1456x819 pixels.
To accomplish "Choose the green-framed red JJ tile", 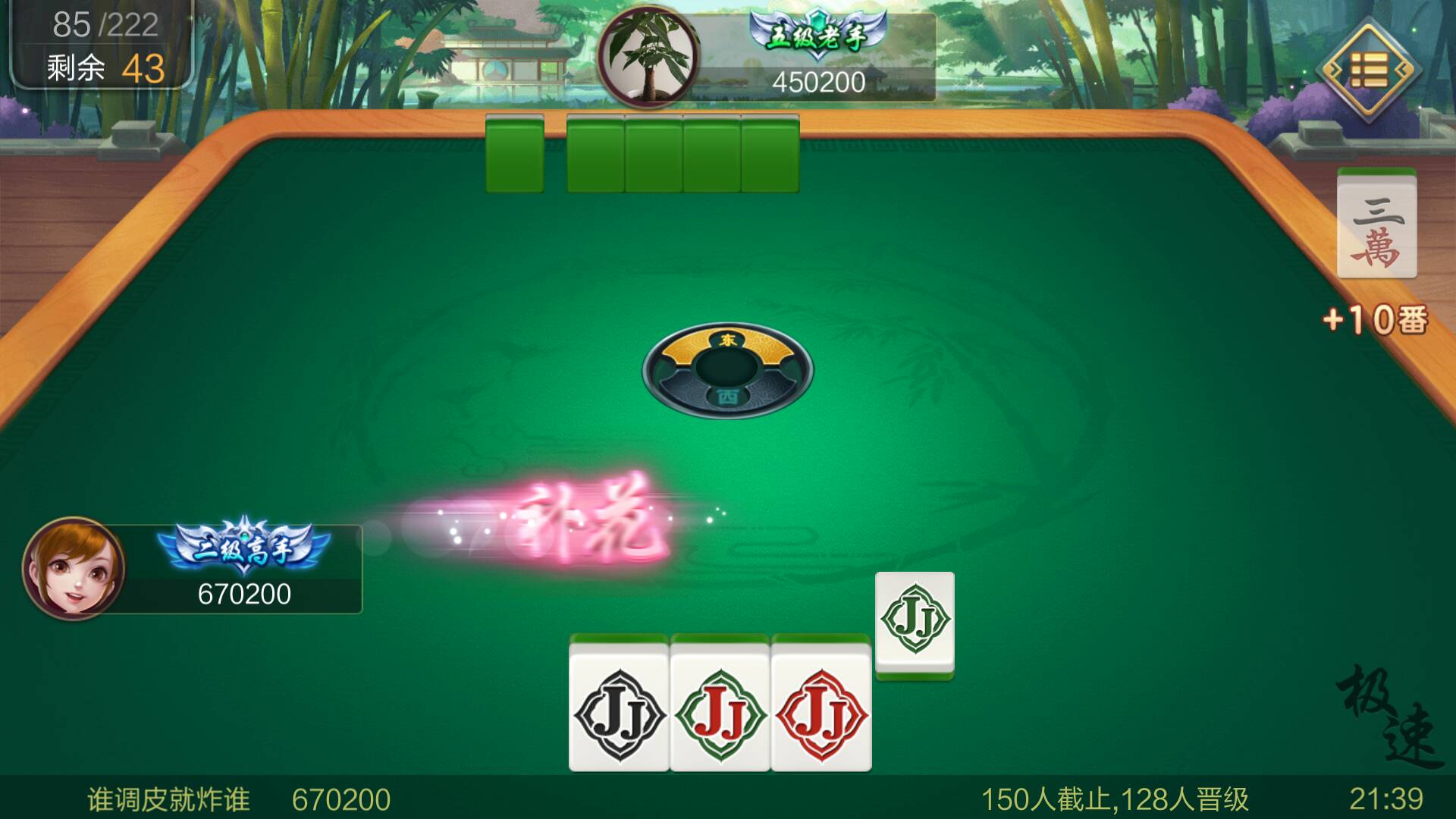I will click(720, 713).
